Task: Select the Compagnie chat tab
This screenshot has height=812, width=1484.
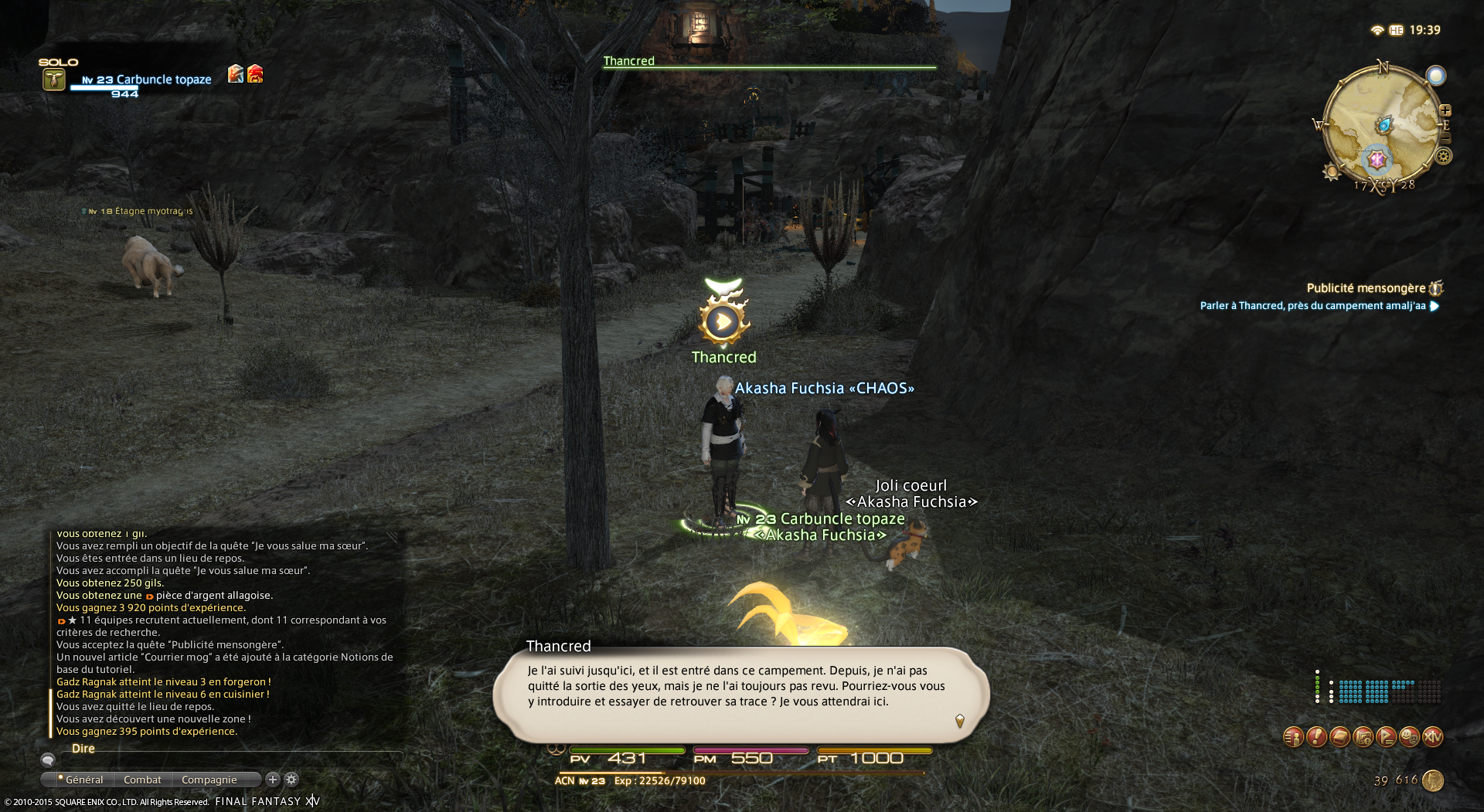Action: (209, 780)
